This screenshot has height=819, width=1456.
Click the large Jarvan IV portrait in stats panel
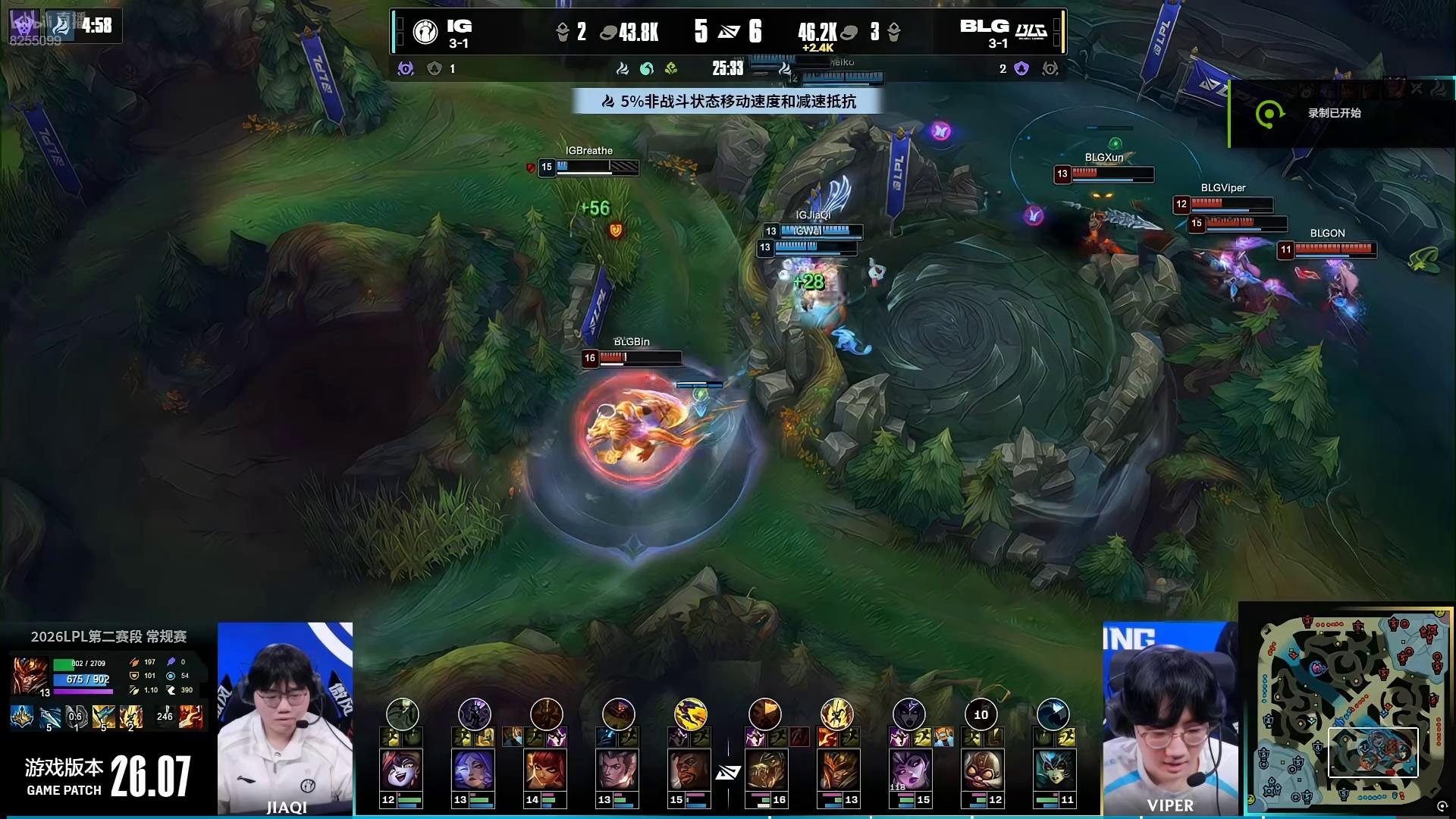pos(30,675)
